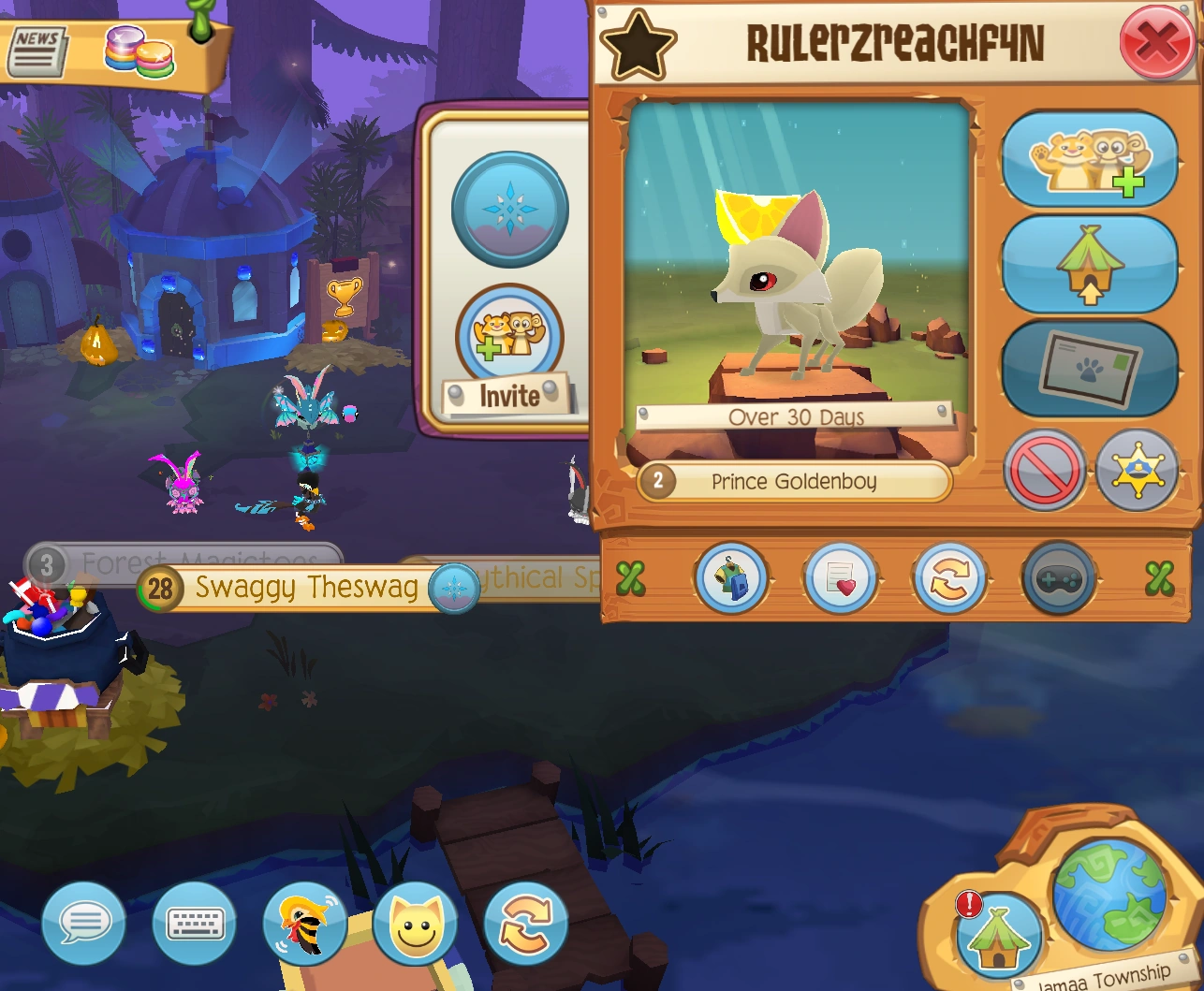Open the emotes bird icon

pyautogui.click(x=302, y=923)
